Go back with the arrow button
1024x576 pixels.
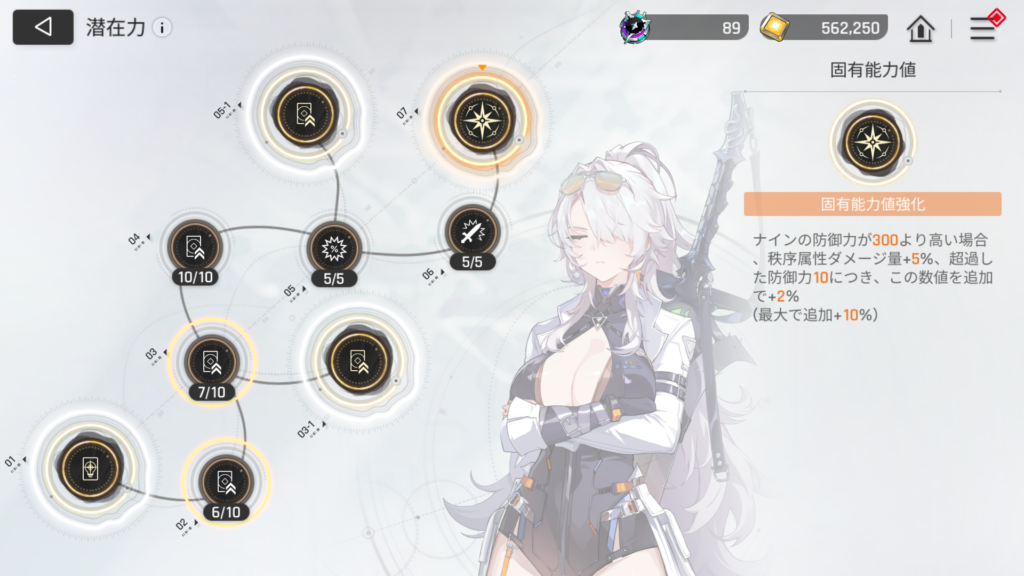[x=43, y=27]
